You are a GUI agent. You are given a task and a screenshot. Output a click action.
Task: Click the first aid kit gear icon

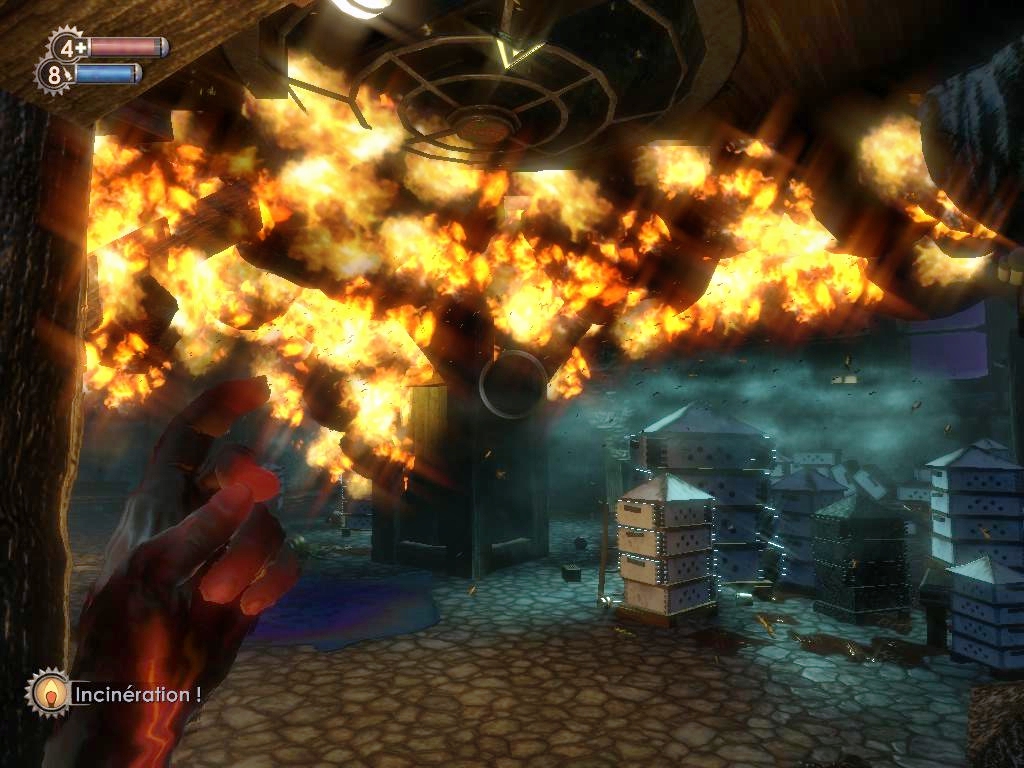point(68,46)
